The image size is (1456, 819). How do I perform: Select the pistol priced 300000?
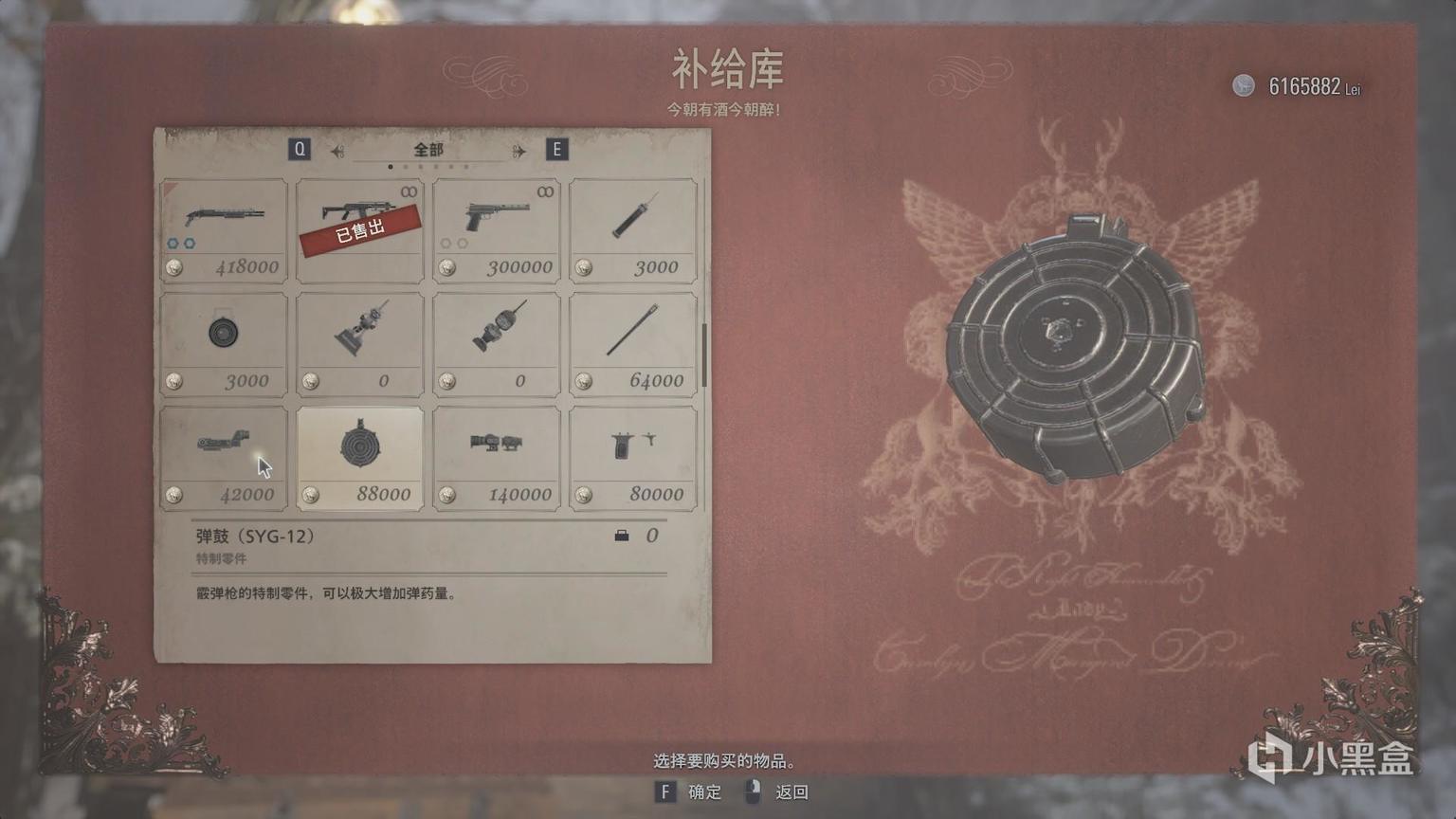tap(496, 227)
